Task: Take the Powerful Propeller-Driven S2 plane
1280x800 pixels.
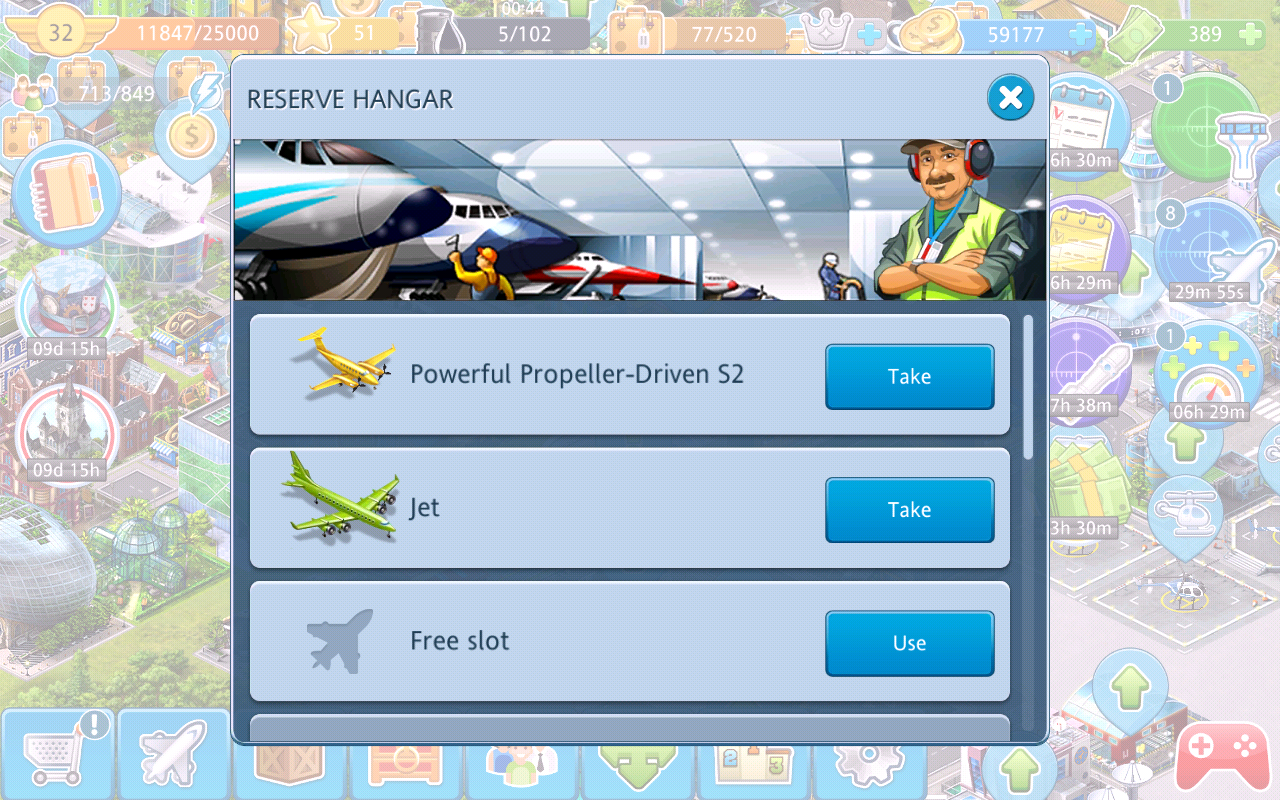Action: 909,377
